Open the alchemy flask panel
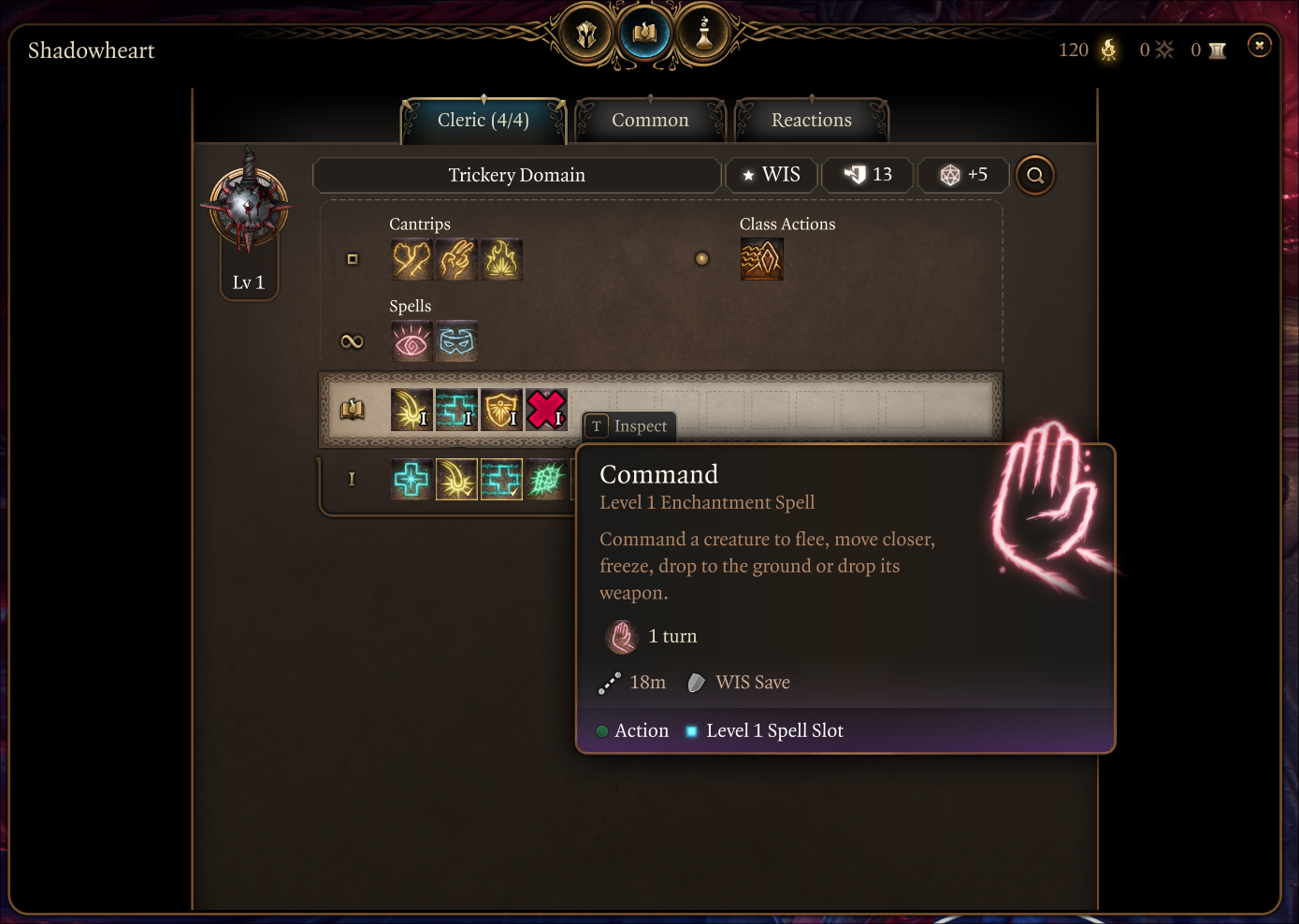This screenshot has width=1299, height=924. pos(703,36)
